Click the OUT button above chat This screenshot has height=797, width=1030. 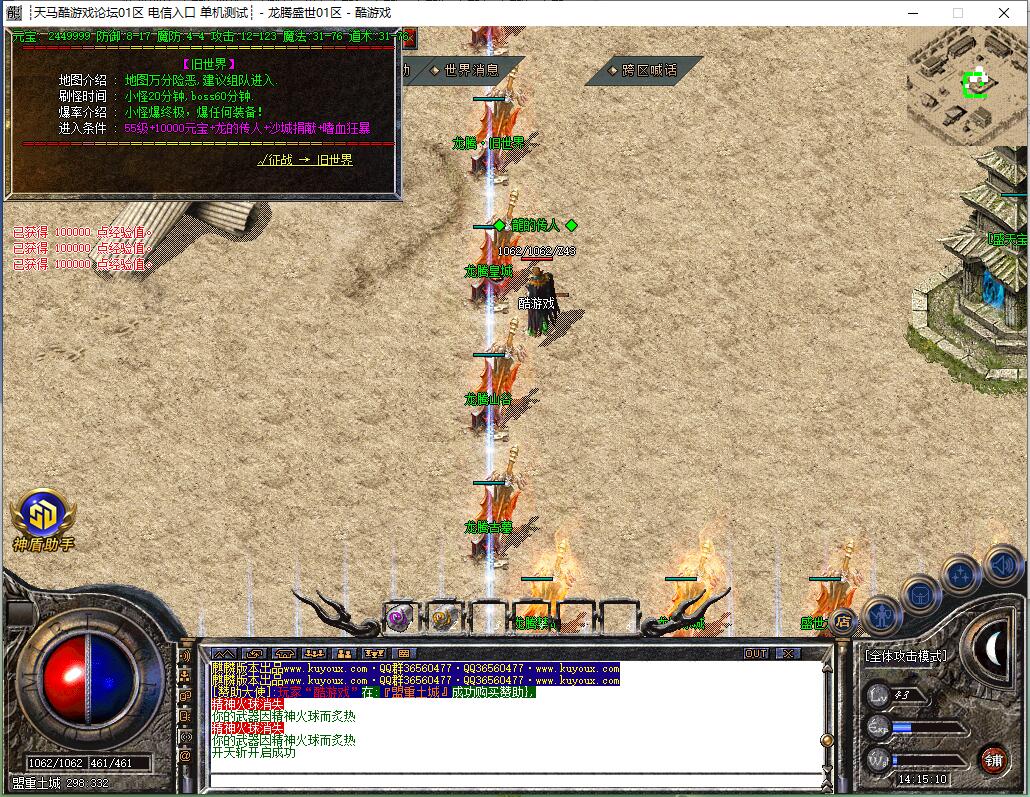click(756, 653)
